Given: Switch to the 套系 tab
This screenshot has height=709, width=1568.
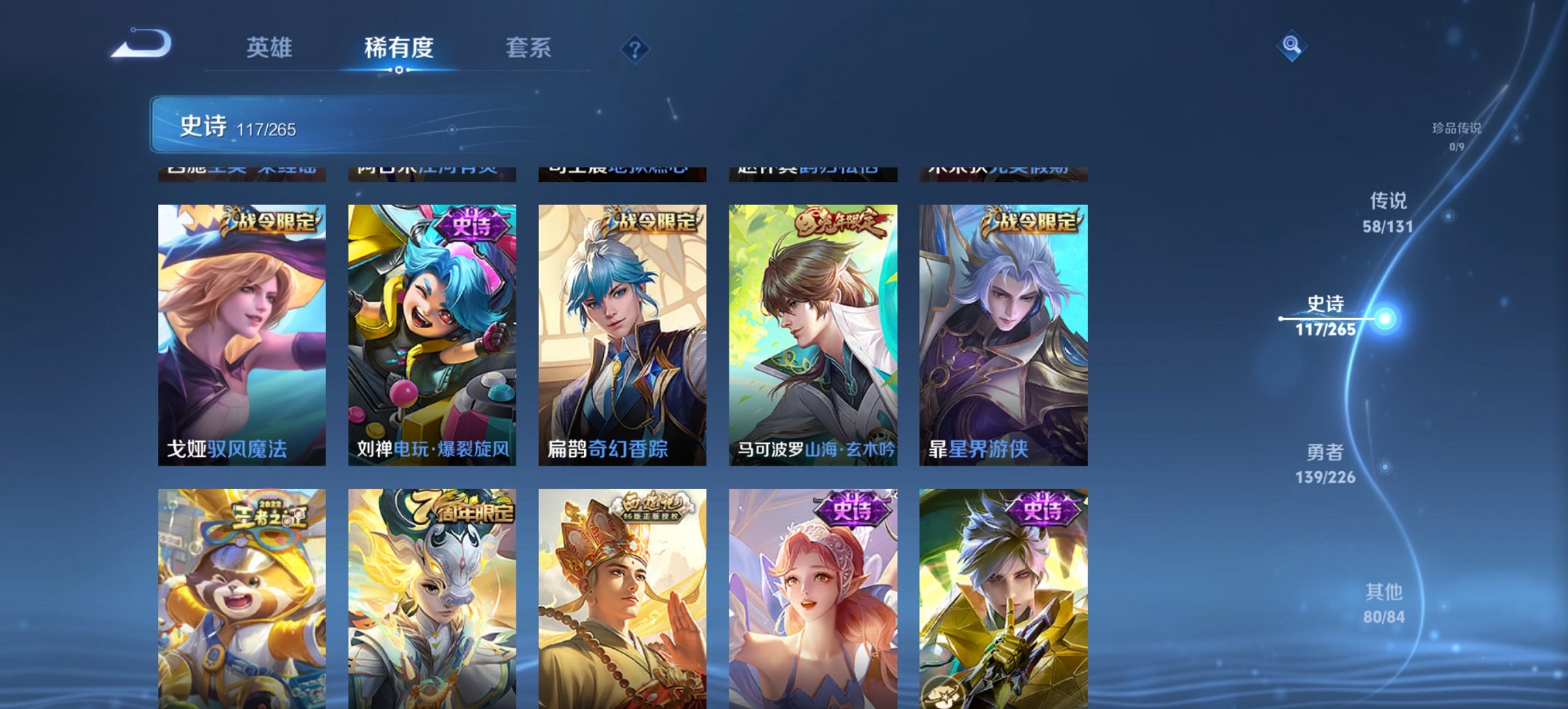Looking at the screenshot, I should (x=528, y=48).
